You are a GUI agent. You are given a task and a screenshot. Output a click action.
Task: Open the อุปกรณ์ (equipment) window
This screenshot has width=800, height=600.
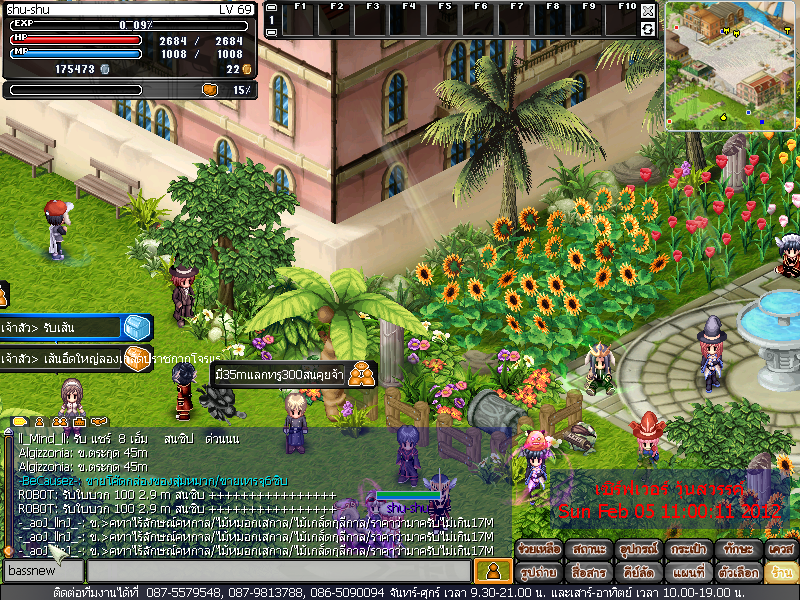point(636,551)
